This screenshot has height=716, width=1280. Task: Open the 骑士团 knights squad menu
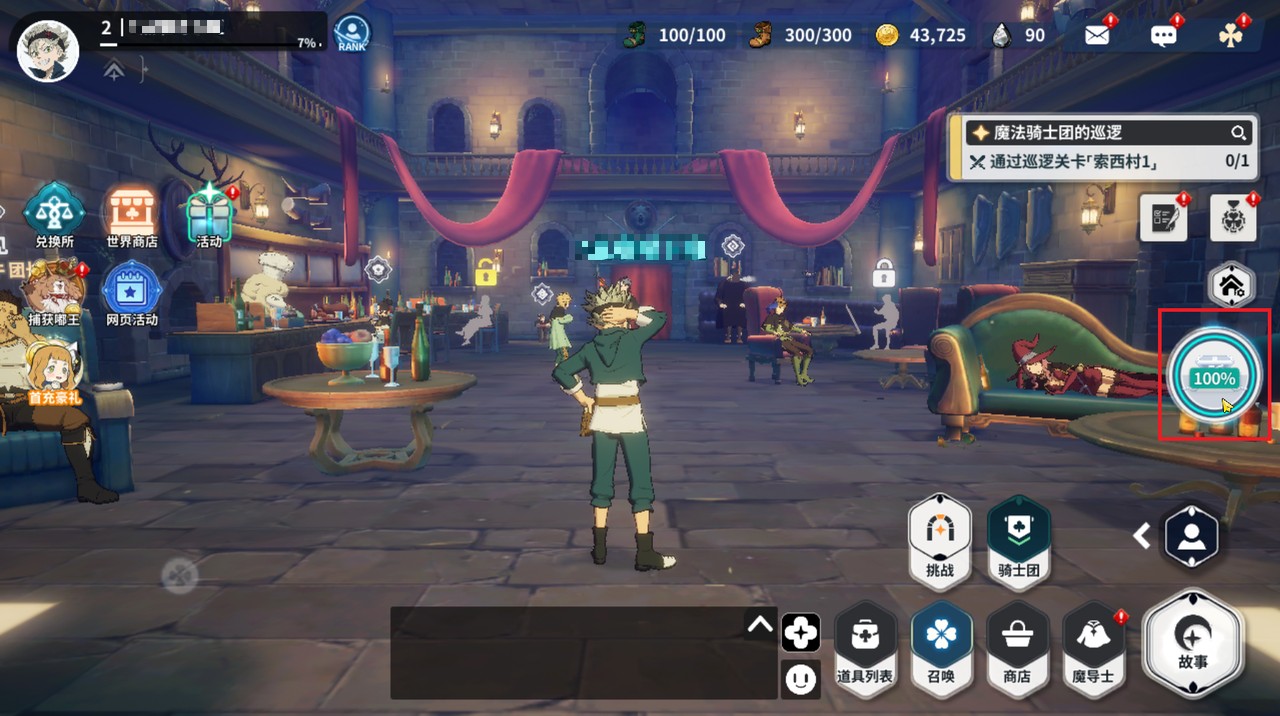pyautogui.click(x=1018, y=541)
